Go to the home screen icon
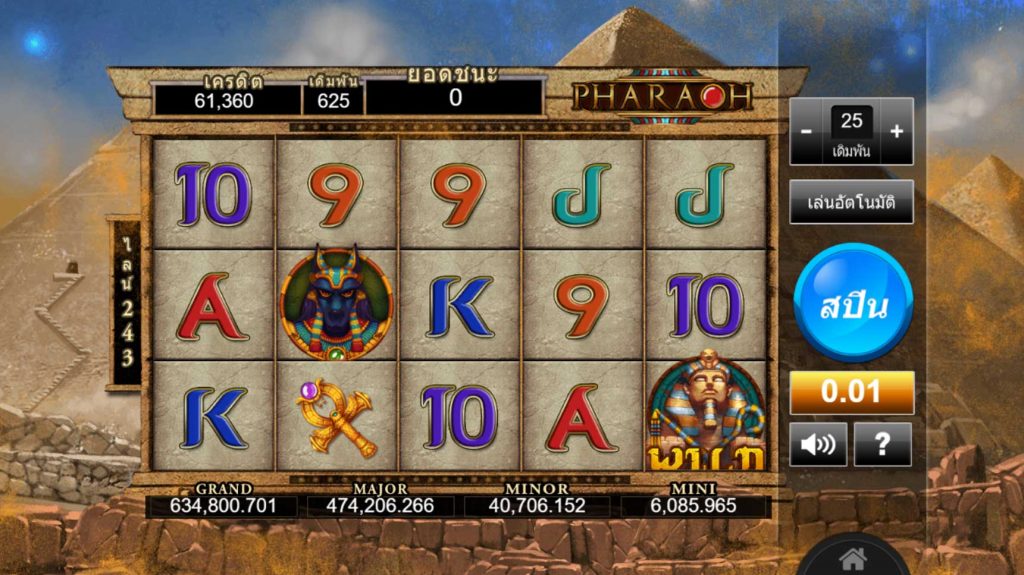The width and height of the screenshot is (1024, 575). point(852,557)
